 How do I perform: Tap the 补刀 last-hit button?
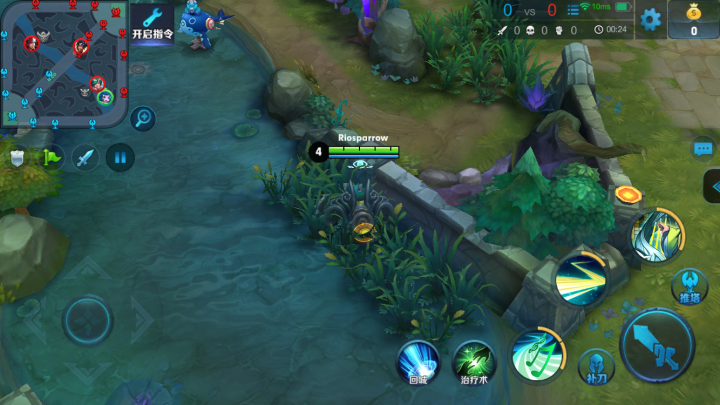[x=596, y=366]
